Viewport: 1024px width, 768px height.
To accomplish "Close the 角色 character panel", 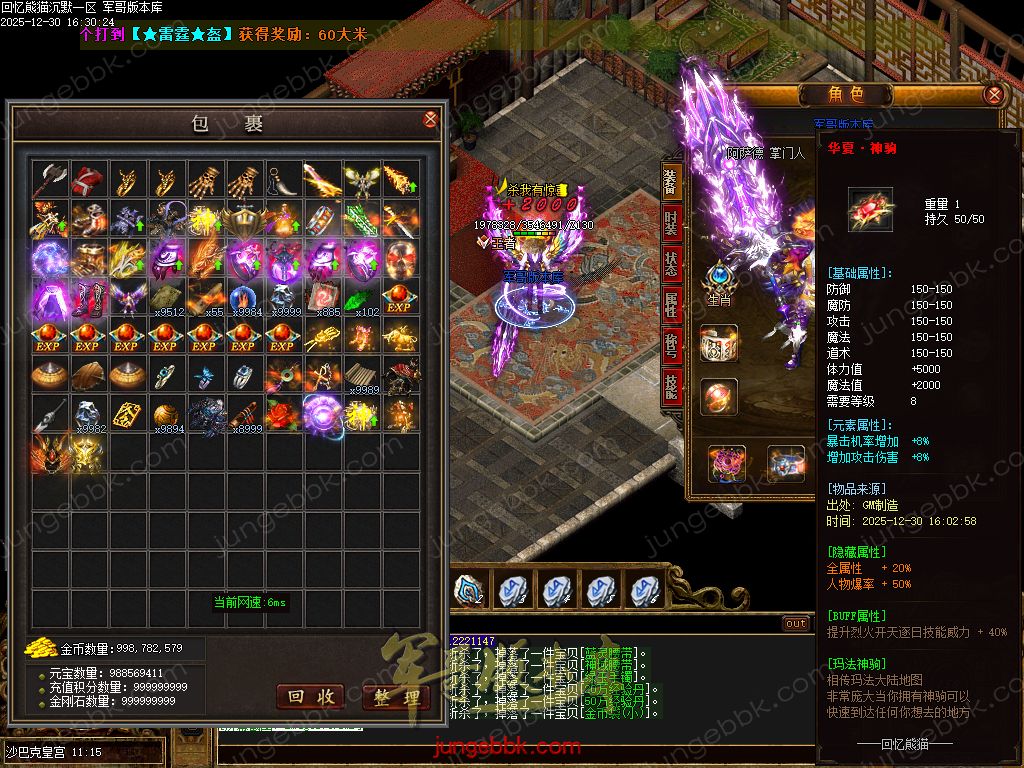I will pos(993,95).
